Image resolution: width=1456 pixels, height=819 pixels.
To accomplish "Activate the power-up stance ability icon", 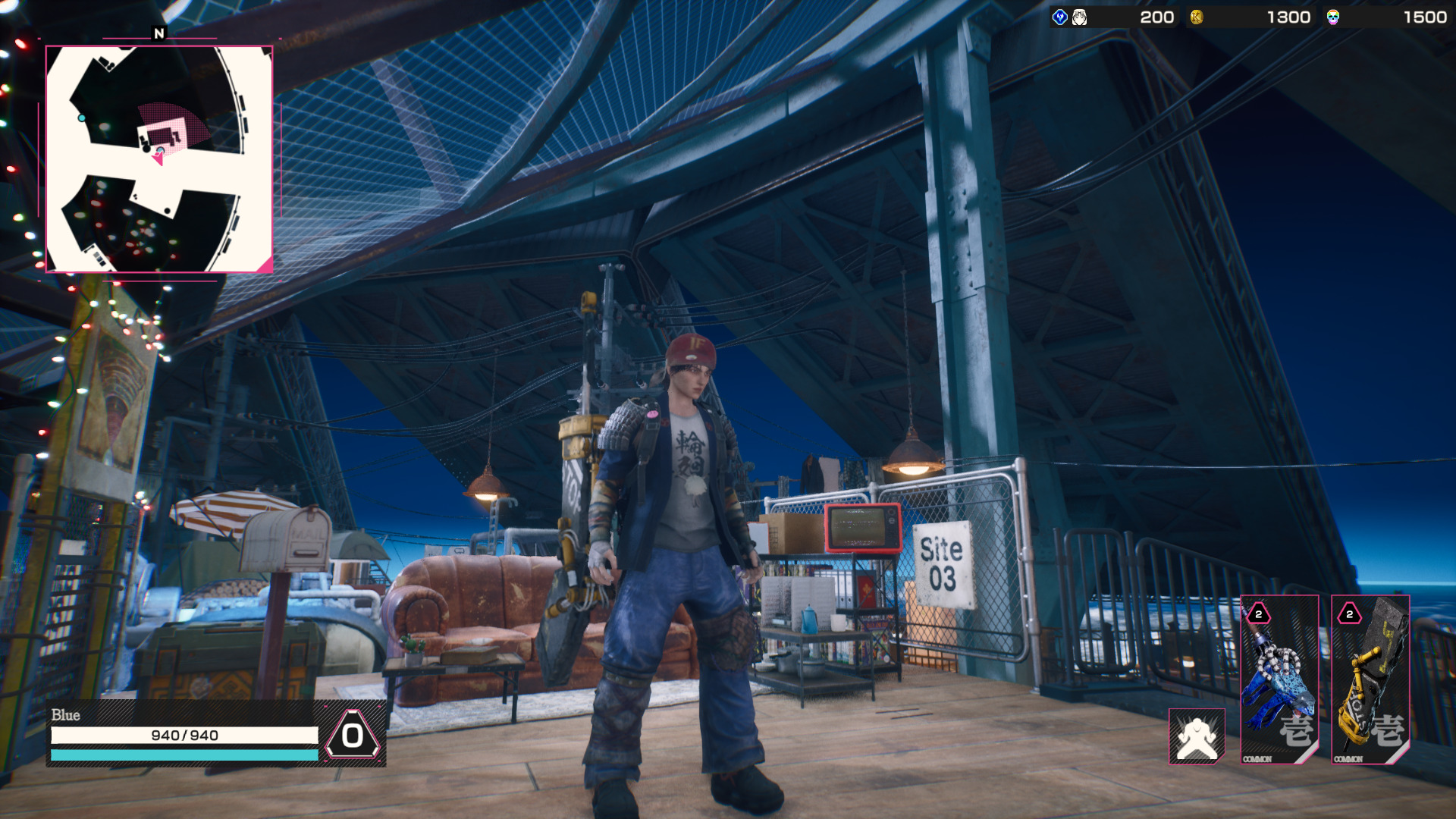I will (x=1197, y=736).
